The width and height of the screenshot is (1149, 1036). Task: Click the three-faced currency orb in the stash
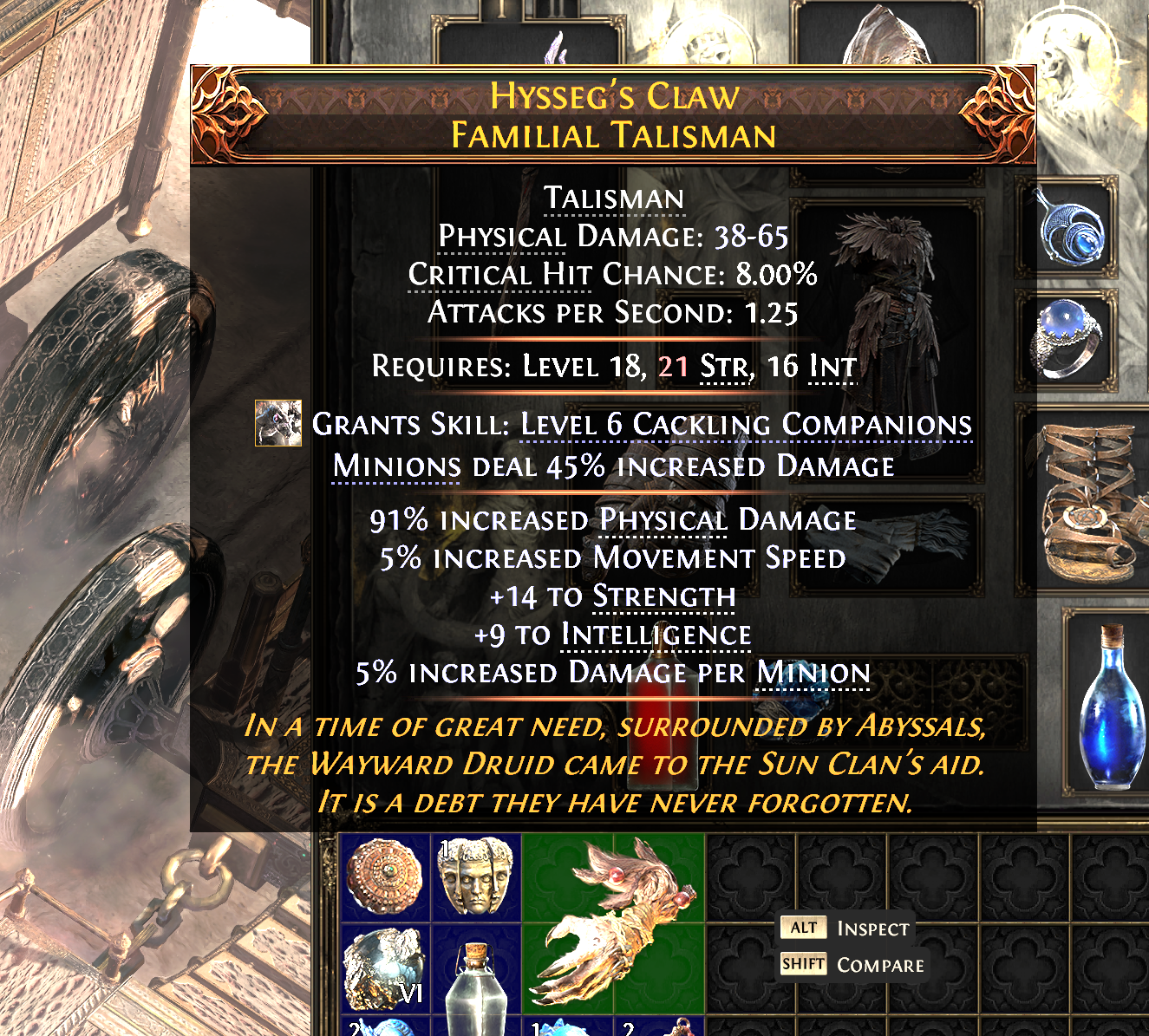(x=476, y=876)
